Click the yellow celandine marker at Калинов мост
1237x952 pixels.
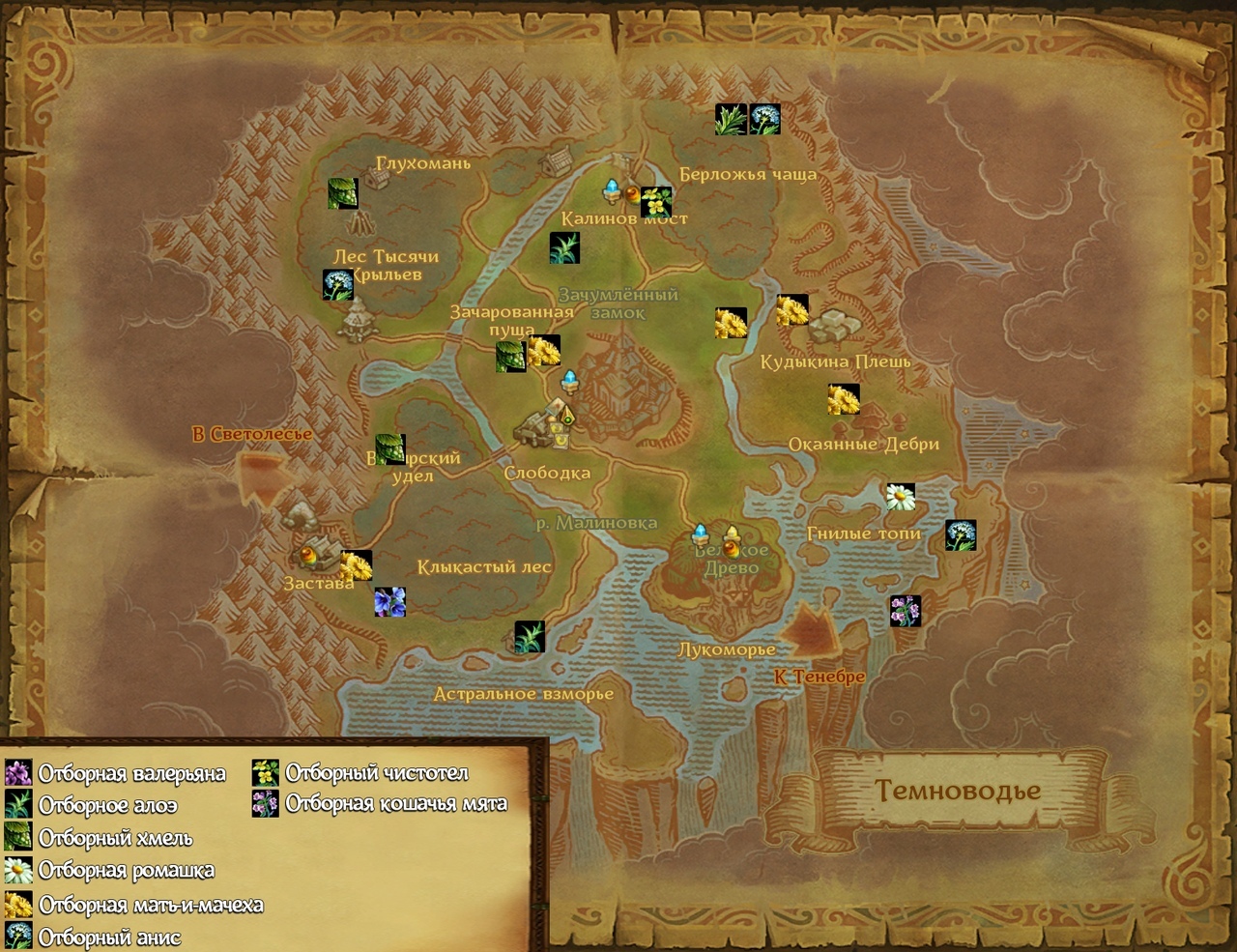tap(656, 203)
